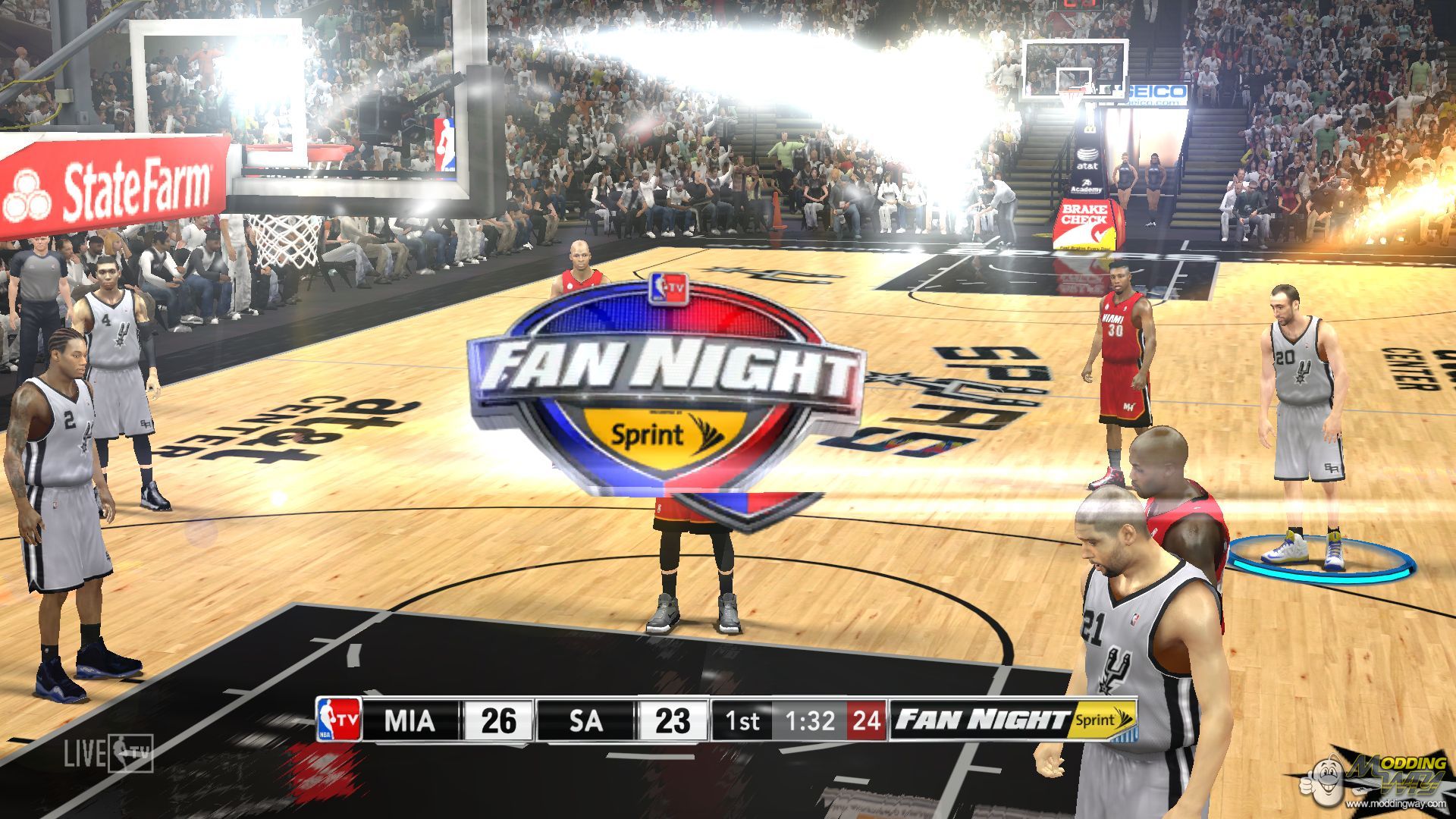This screenshot has height=819, width=1456.
Task: Select the SA team label on the scorebar
Action: pyautogui.click(x=585, y=720)
